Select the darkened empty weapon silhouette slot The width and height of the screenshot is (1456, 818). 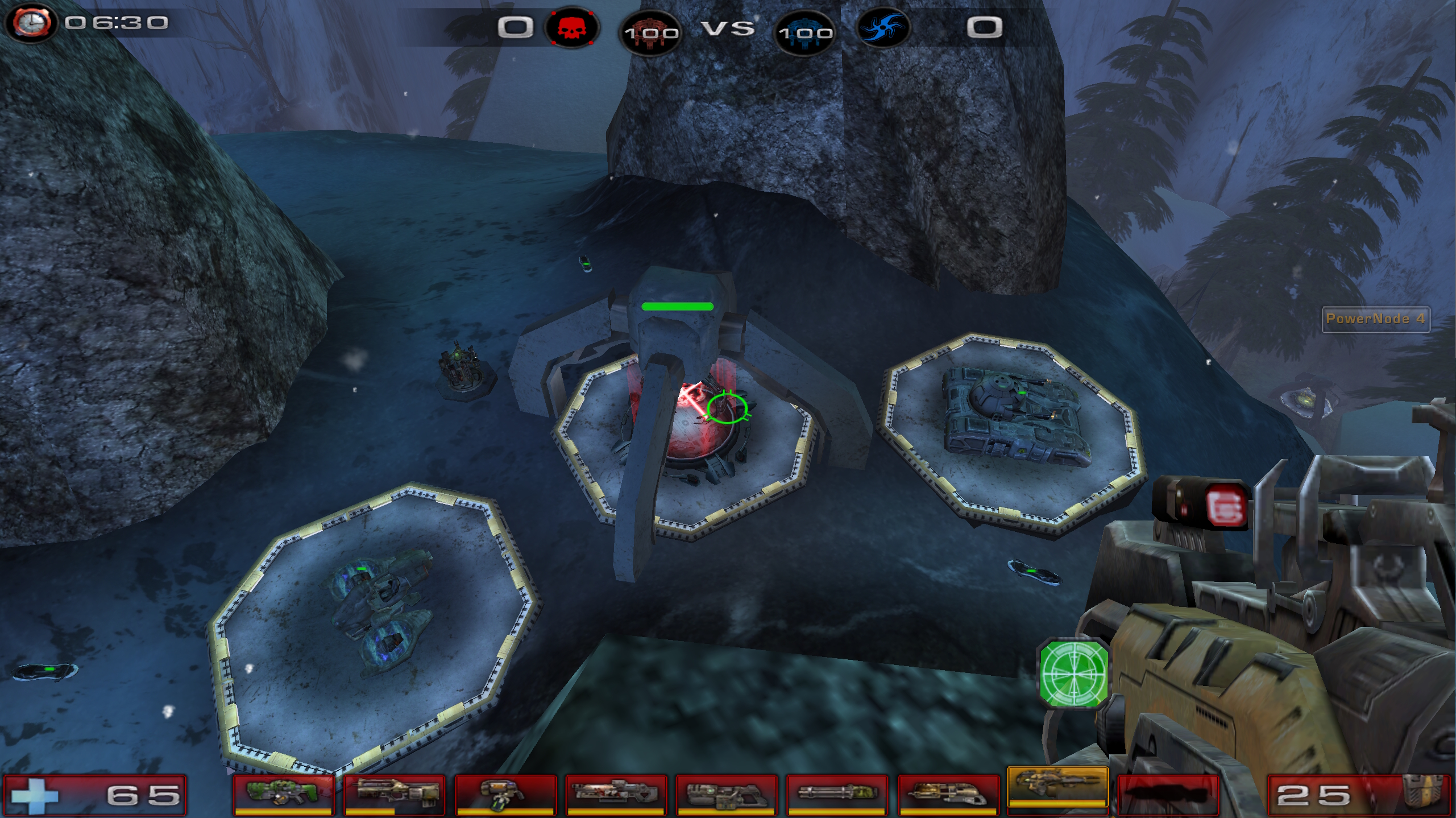pyautogui.click(x=1168, y=794)
